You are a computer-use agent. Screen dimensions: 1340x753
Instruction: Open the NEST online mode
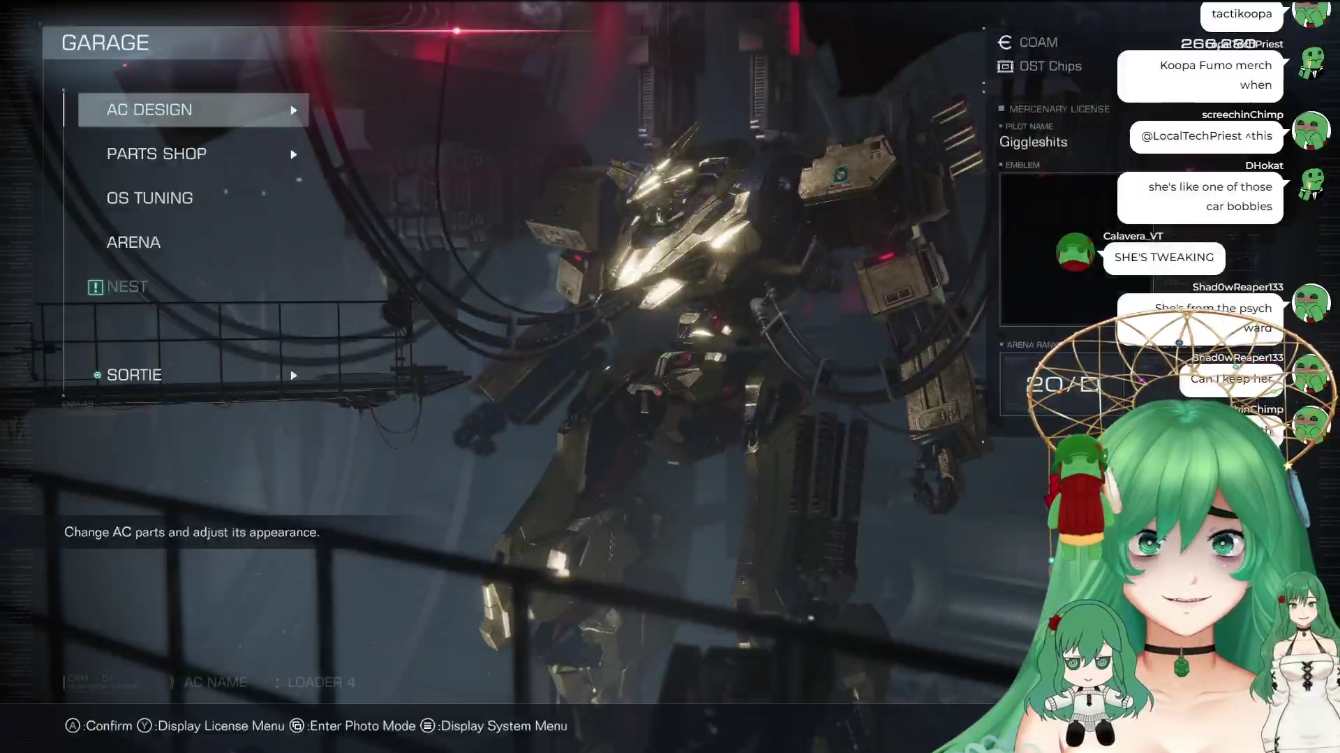tap(127, 287)
